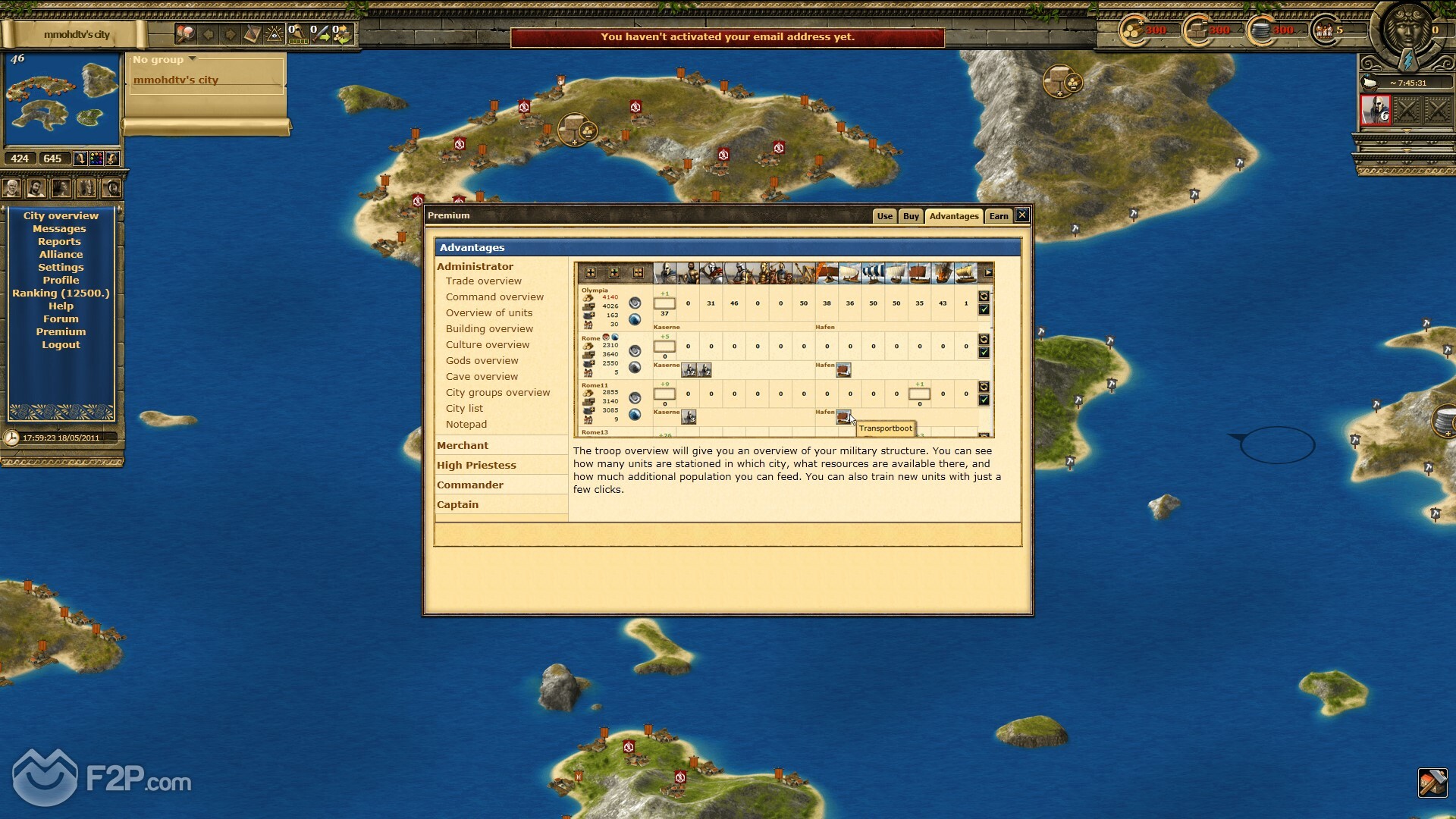Screen dimensions: 1456x819
Task: Open the Alliance menu entry
Action: tap(61, 255)
